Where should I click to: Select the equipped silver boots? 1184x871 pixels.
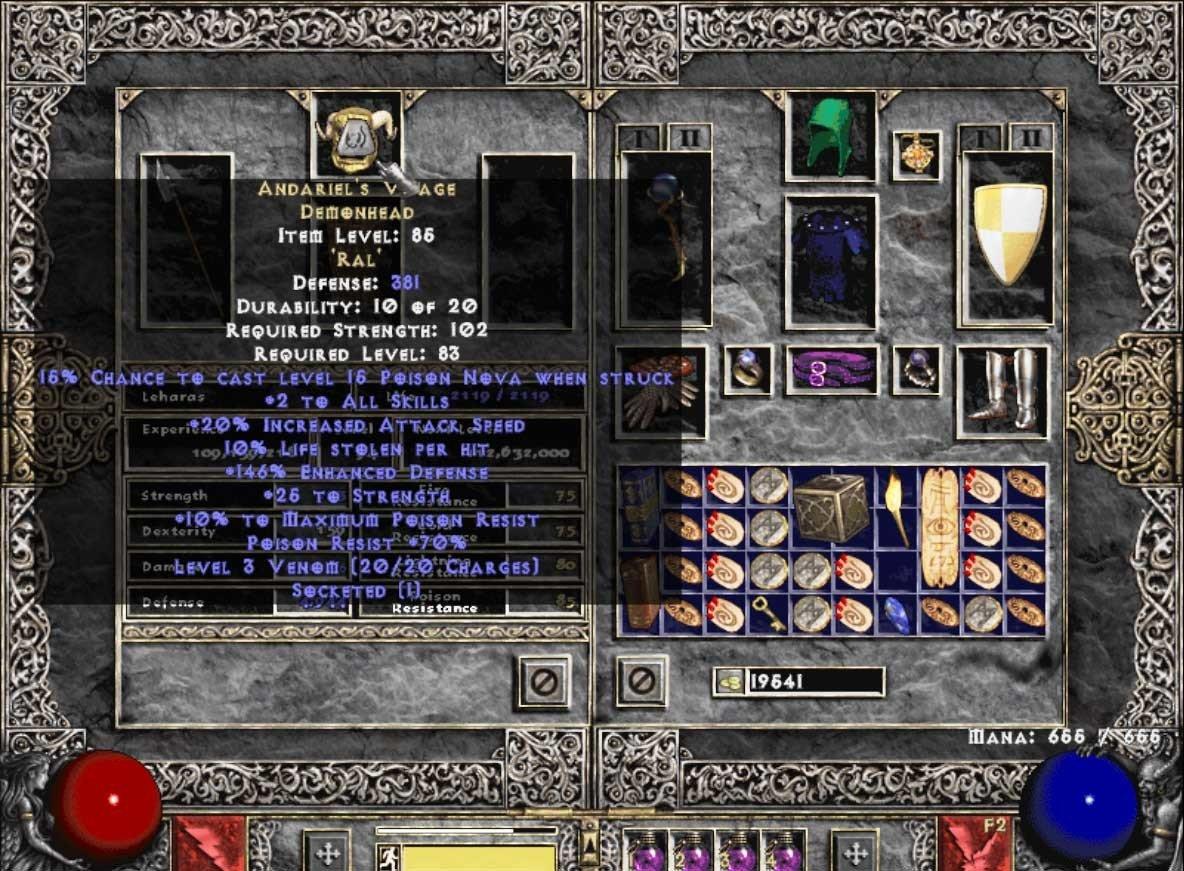1002,391
